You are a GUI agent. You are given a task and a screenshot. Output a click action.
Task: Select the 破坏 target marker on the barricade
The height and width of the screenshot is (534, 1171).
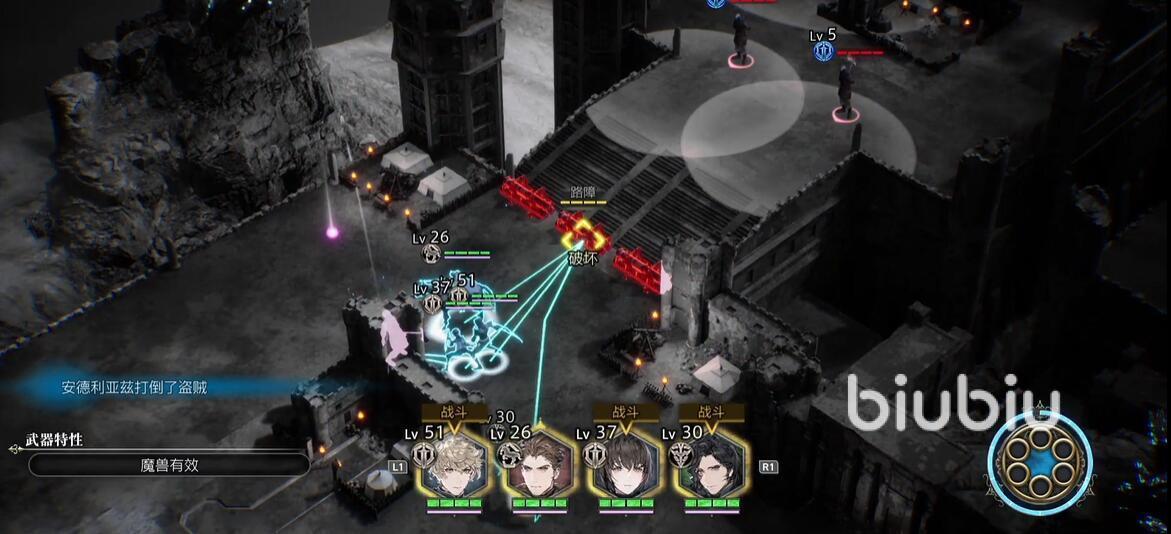pos(582,238)
